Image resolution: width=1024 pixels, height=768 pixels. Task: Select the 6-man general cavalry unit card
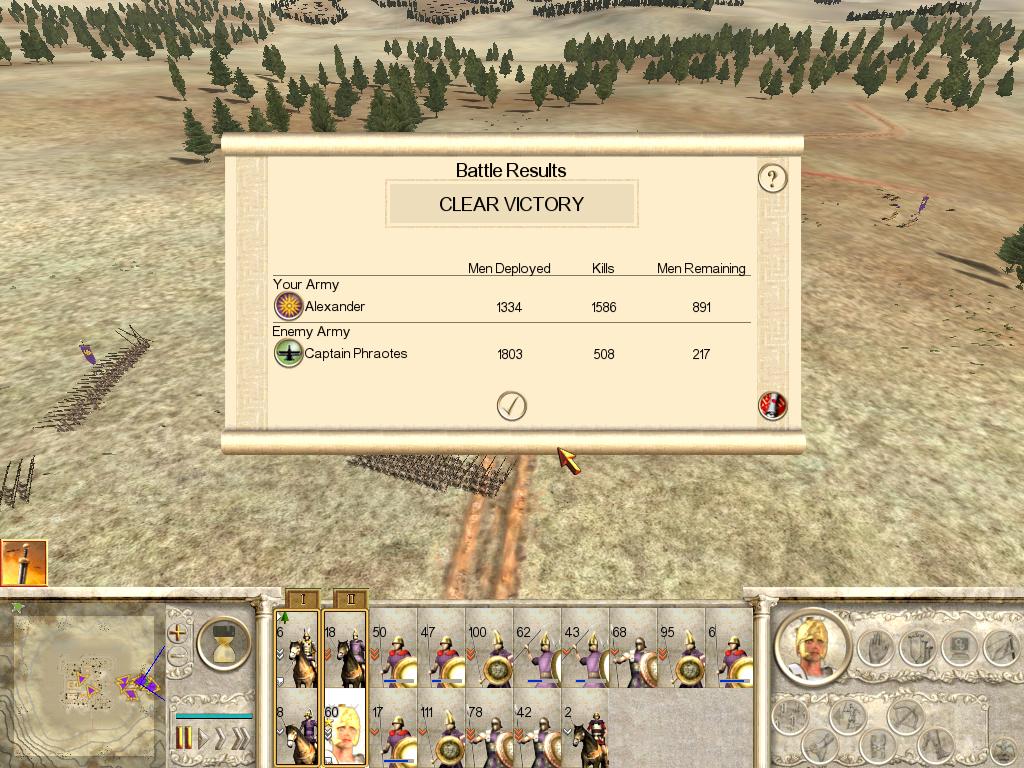[297, 649]
